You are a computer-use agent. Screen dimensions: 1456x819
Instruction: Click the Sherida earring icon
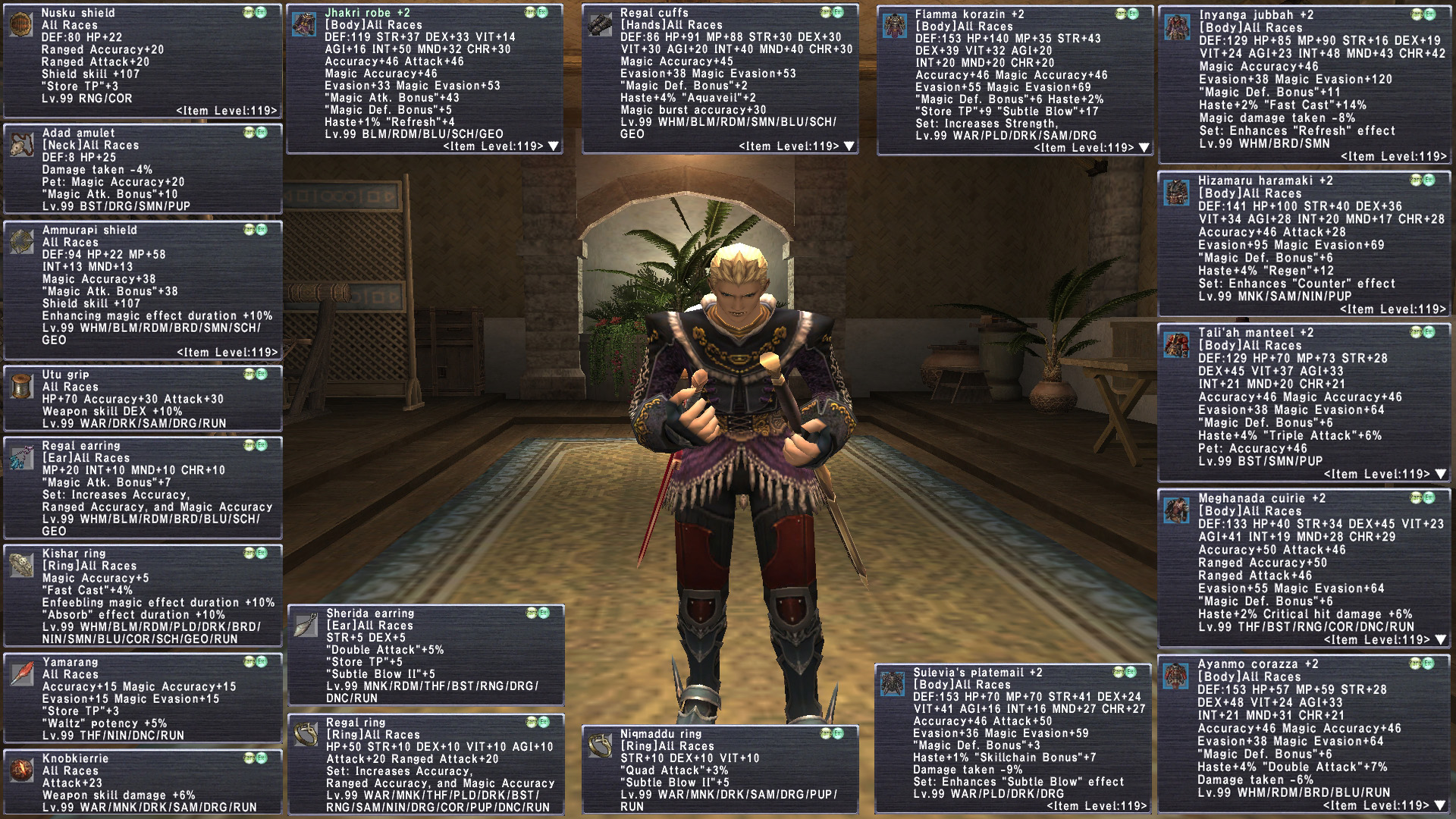coord(306,626)
